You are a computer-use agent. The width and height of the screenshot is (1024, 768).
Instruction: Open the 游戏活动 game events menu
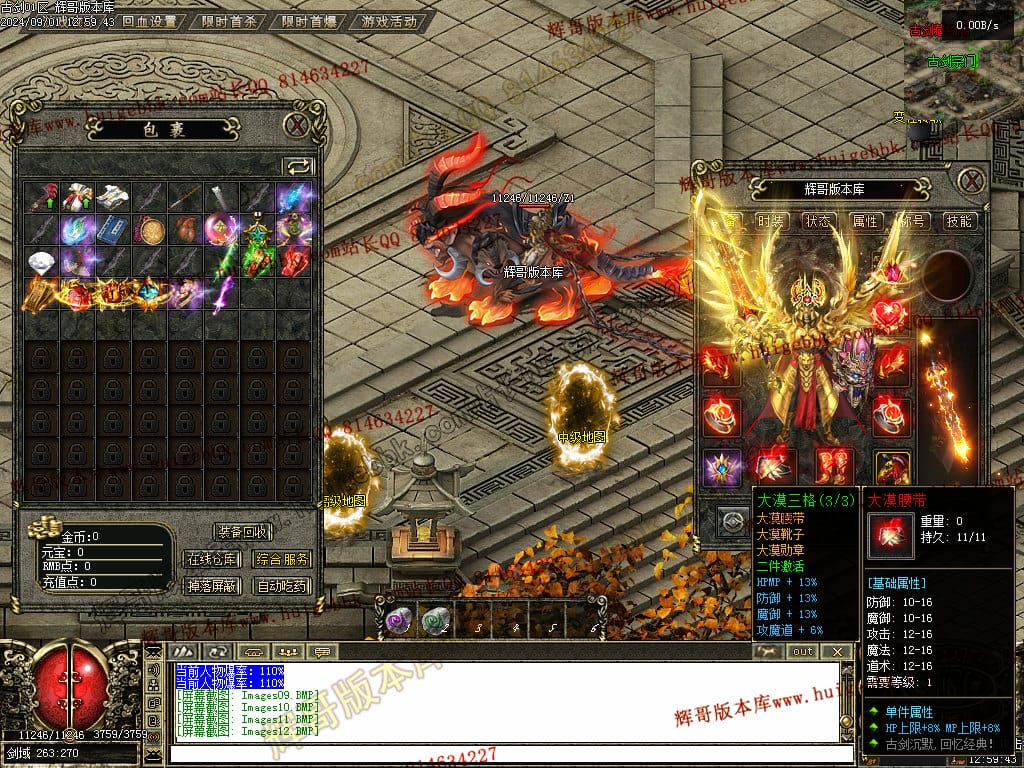point(389,21)
